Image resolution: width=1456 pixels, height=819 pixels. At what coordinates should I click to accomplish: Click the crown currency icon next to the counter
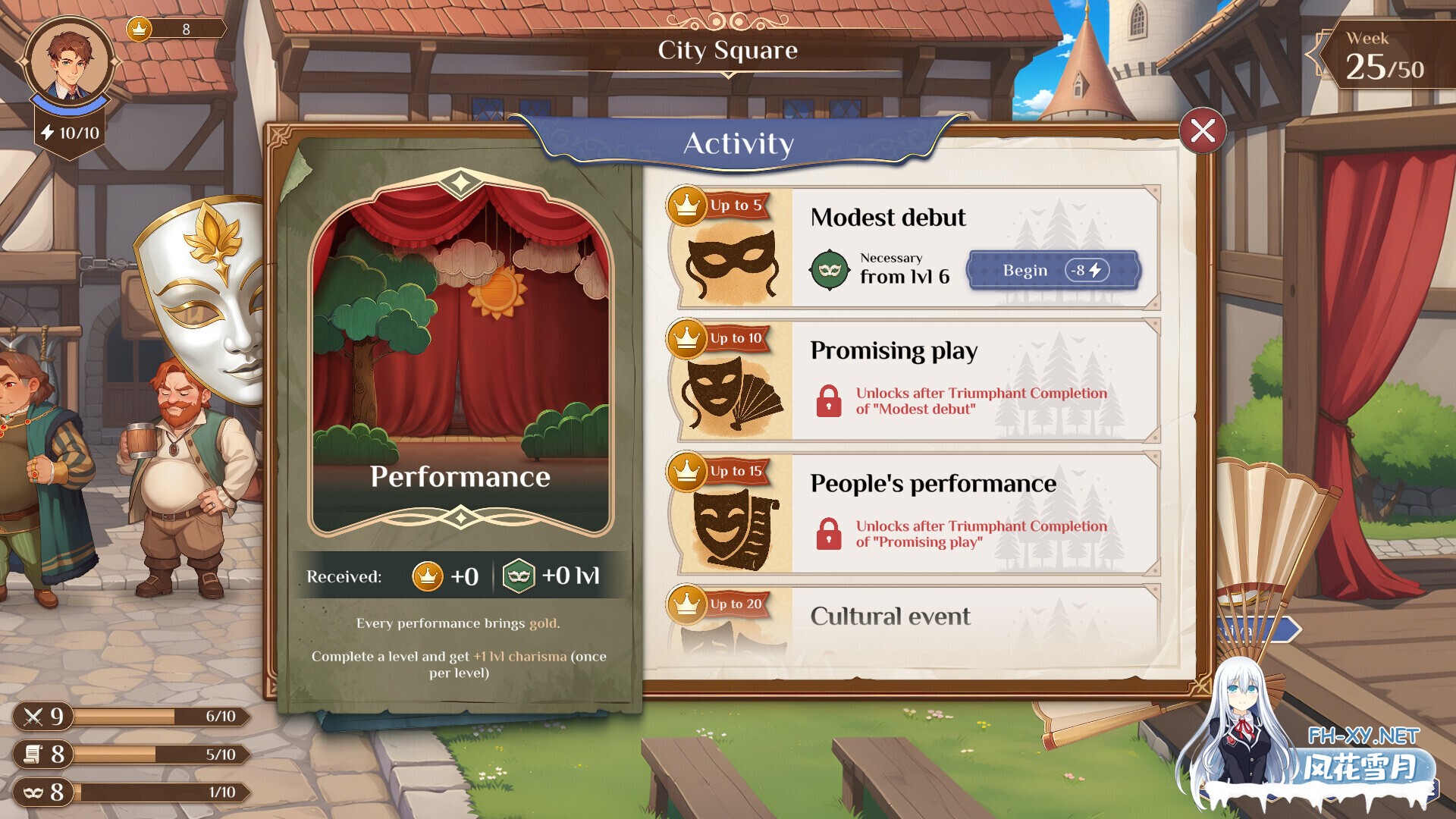[x=138, y=29]
